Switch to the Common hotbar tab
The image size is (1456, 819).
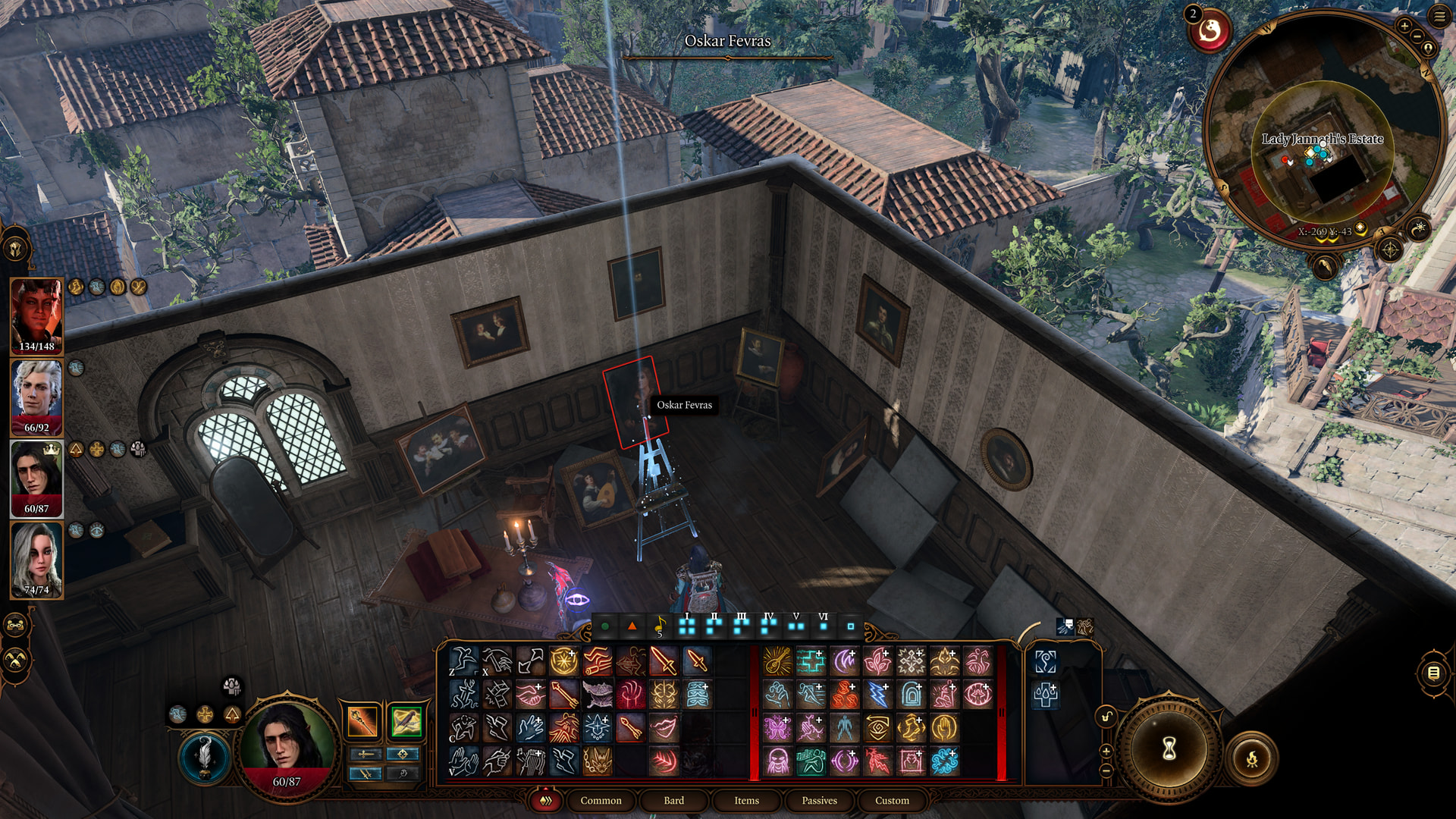click(x=601, y=800)
